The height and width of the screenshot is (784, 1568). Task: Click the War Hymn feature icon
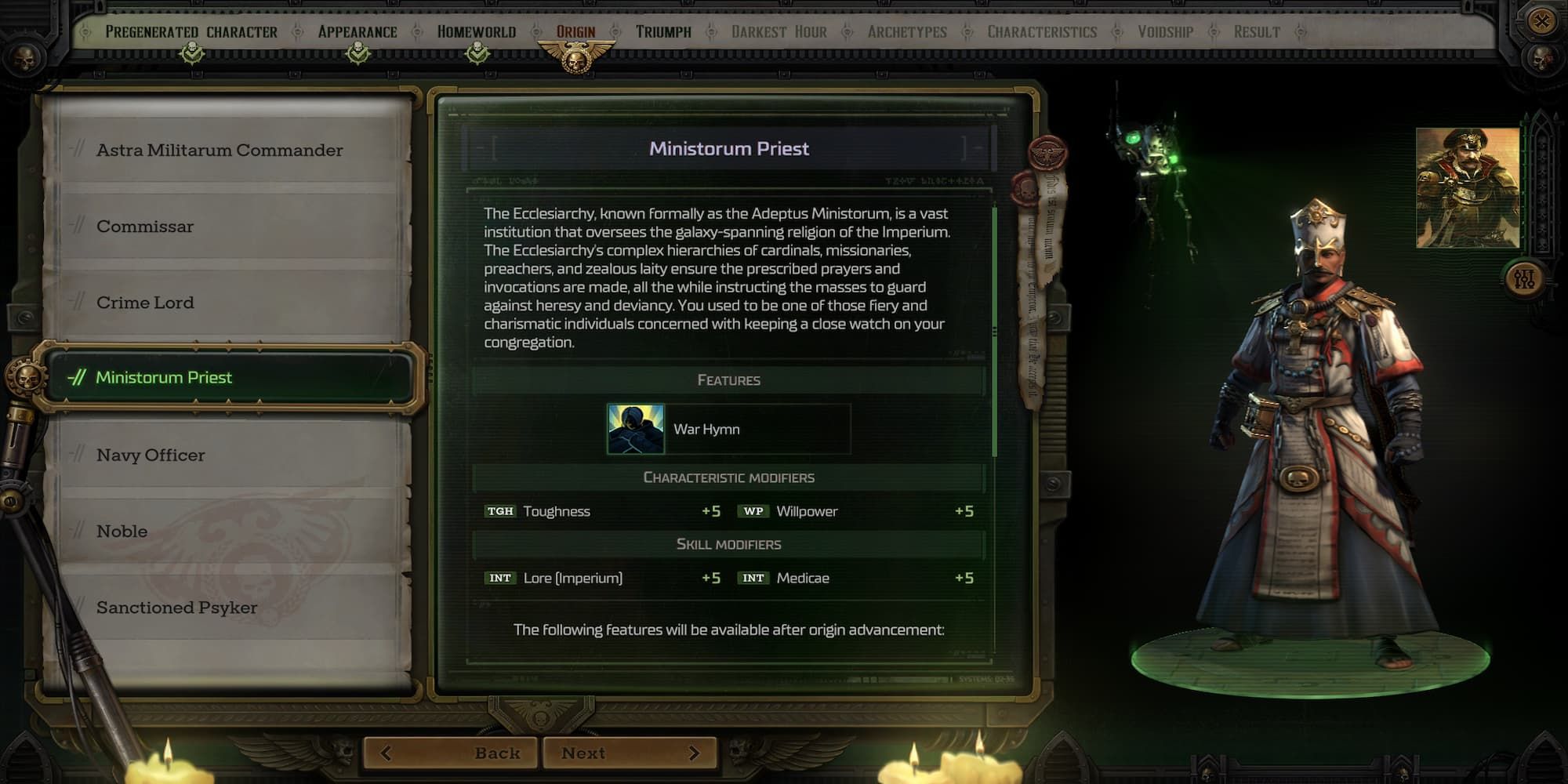click(636, 429)
